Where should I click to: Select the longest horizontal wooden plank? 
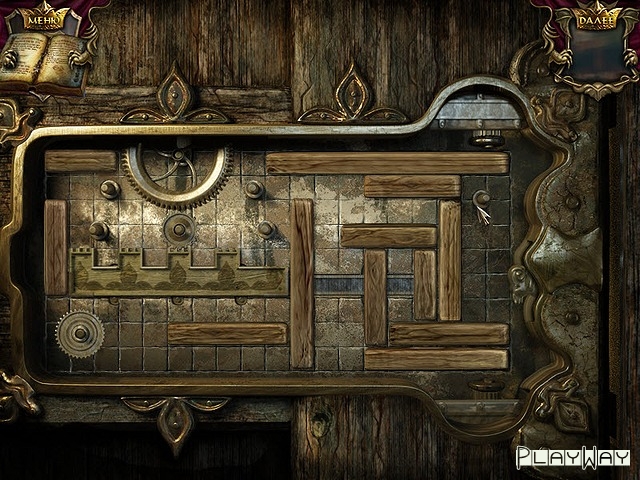click(x=386, y=163)
